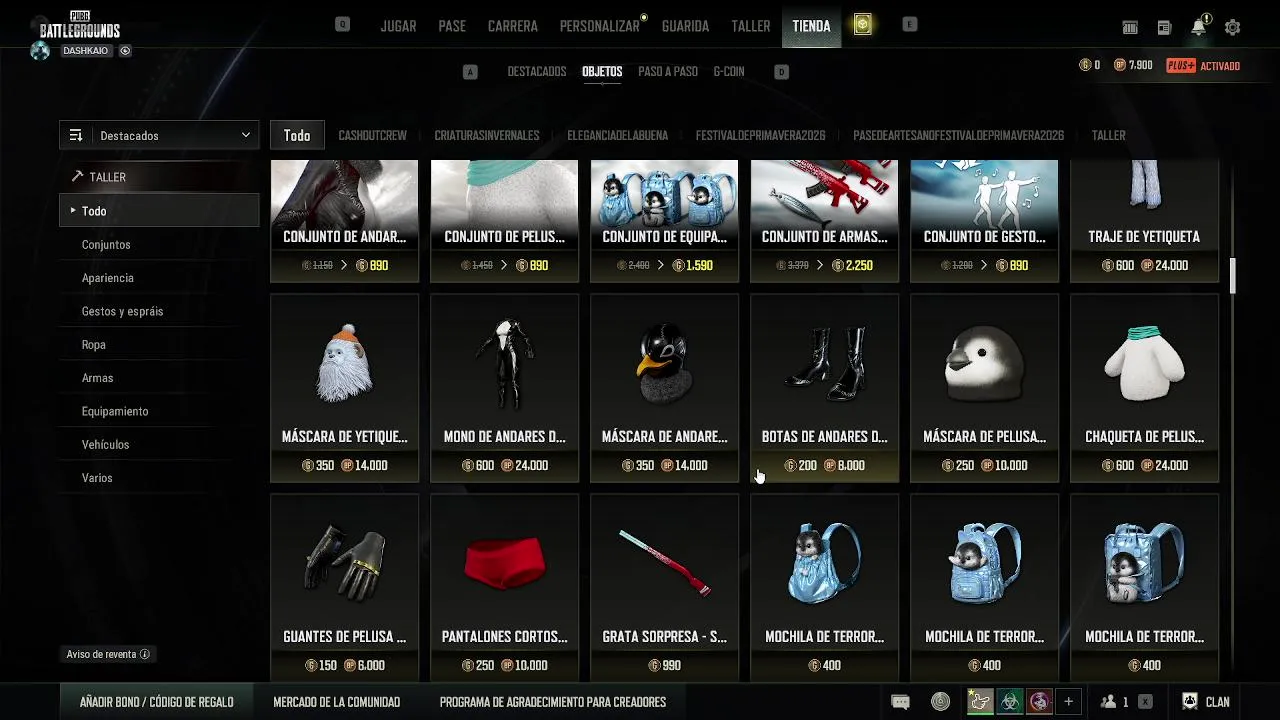Open the settings gear icon
The width and height of the screenshot is (1280, 720).
click(x=1232, y=28)
